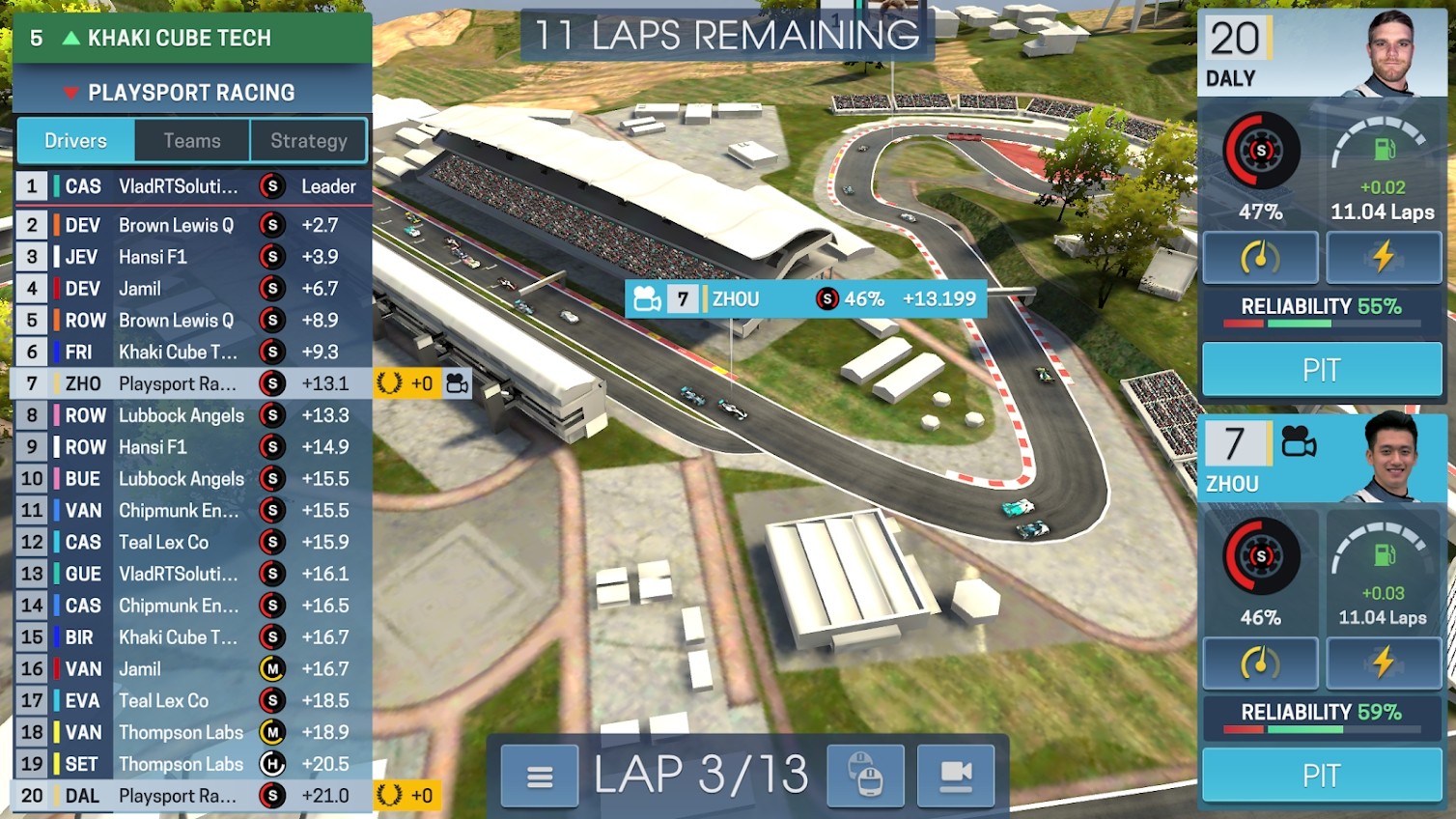Select Daly's driver portrait
The image size is (1456, 819).
click(1390, 53)
